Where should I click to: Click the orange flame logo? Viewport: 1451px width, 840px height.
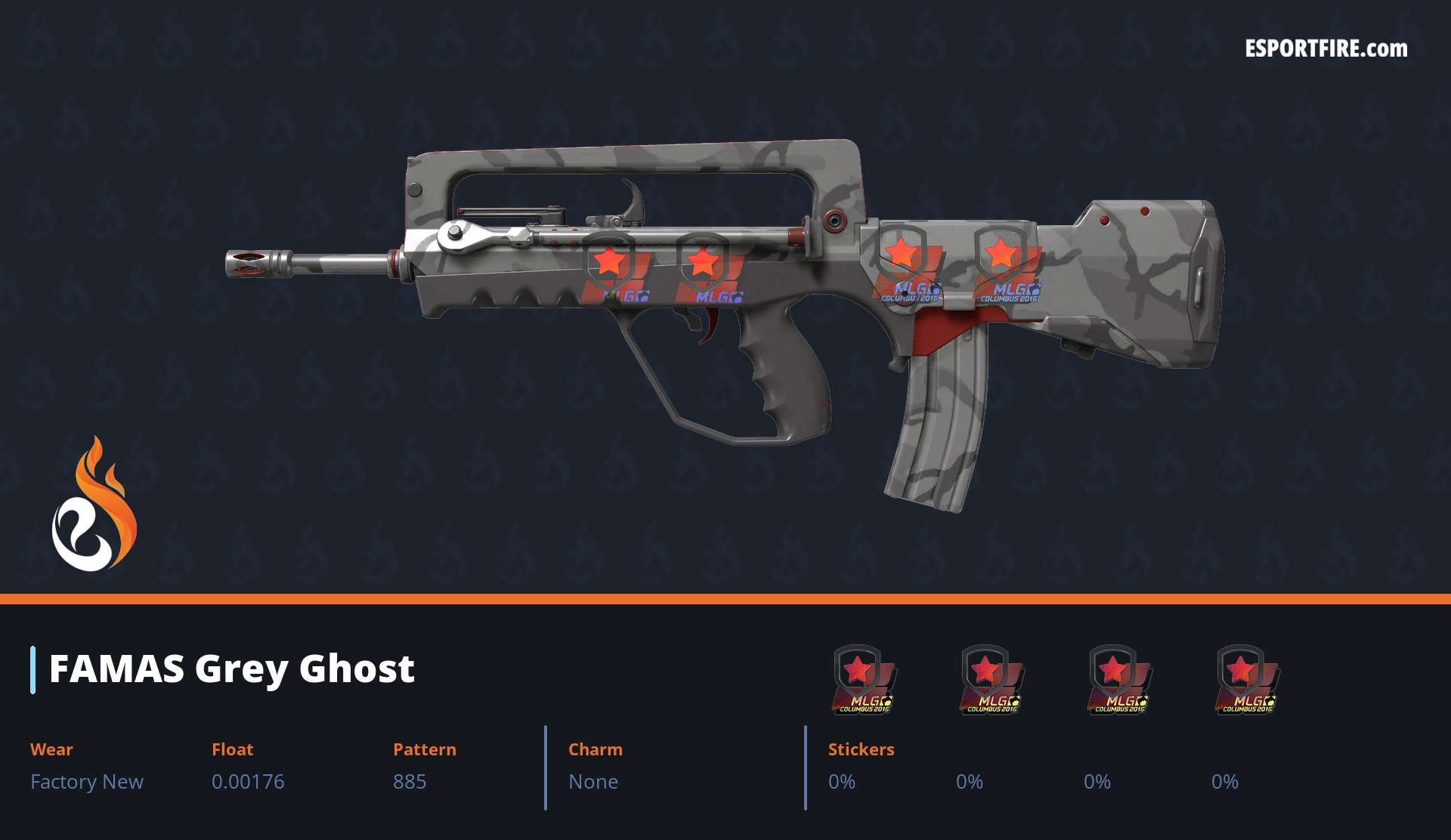(94, 505)
